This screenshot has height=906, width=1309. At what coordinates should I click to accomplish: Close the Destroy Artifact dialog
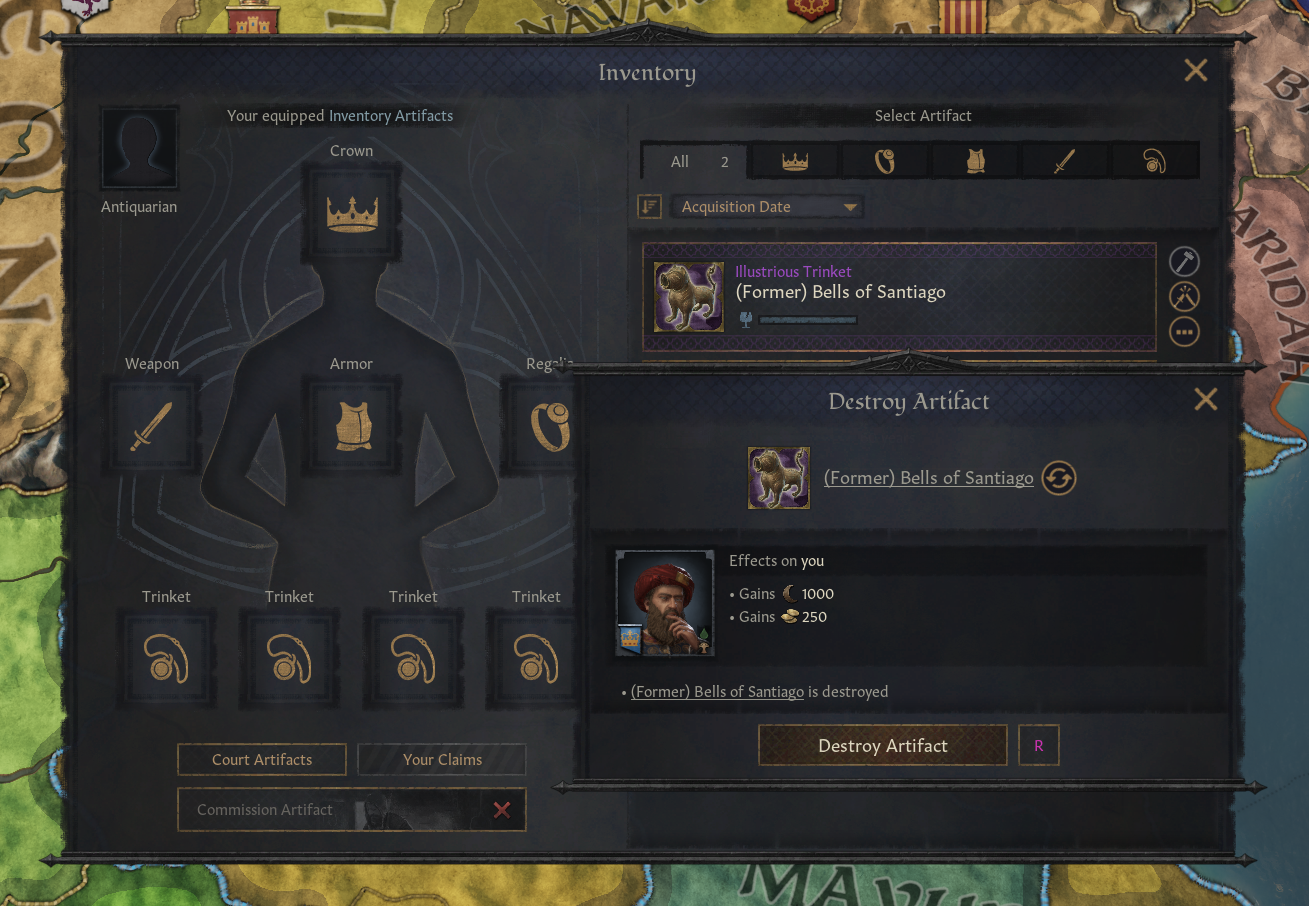pyautogui.click(x=1205, y=400)
